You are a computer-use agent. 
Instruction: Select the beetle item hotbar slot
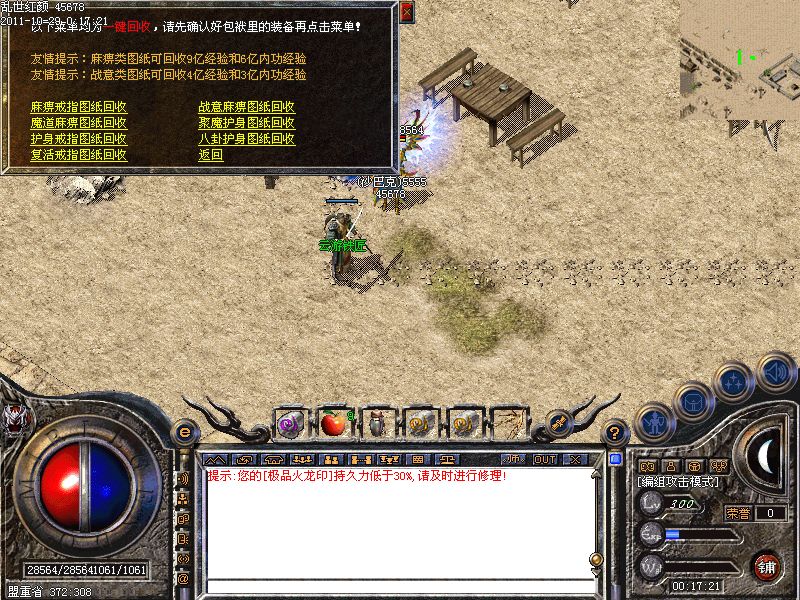(x=377, y=424)
